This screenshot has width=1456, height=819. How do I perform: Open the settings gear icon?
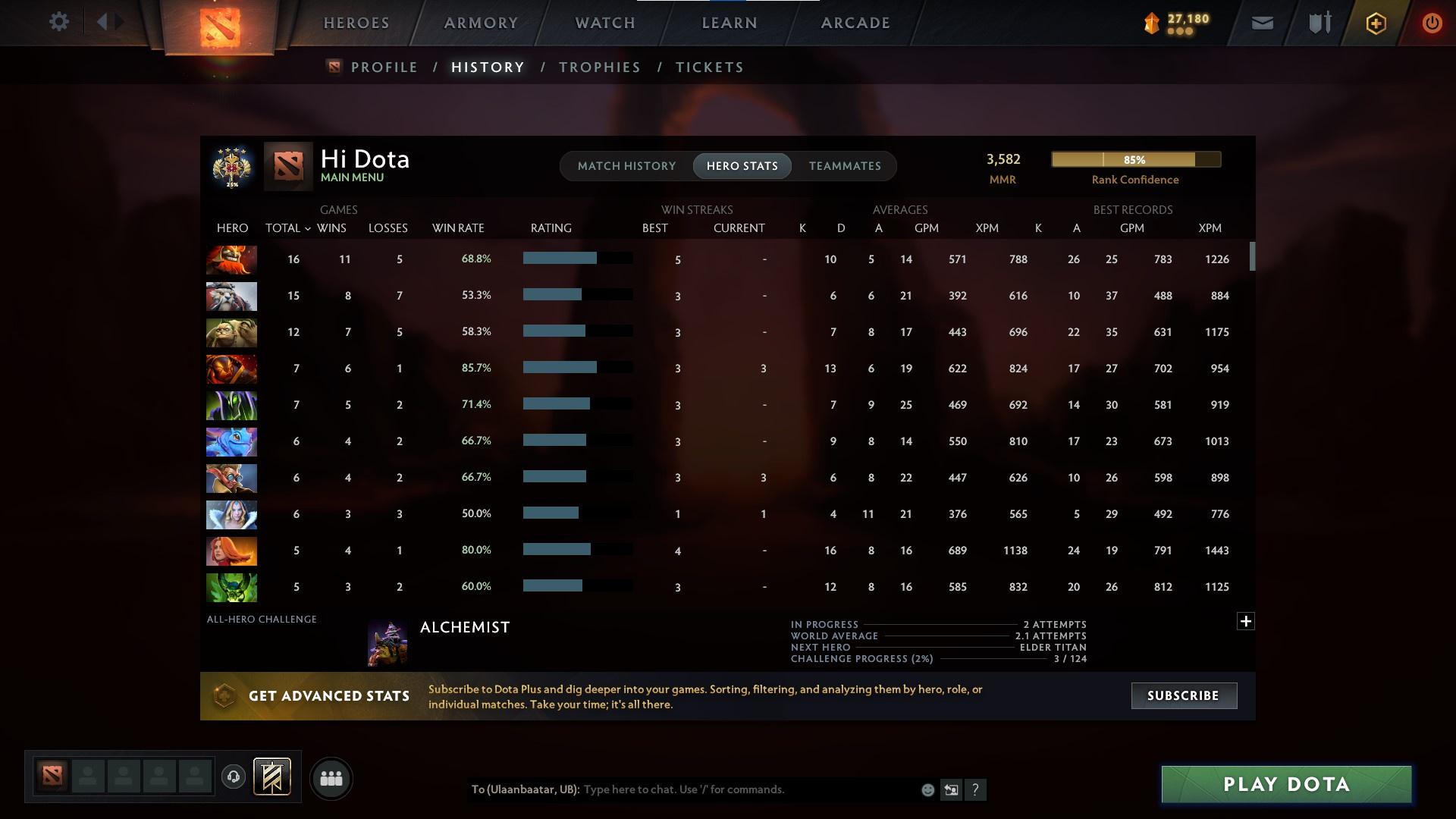59,21
